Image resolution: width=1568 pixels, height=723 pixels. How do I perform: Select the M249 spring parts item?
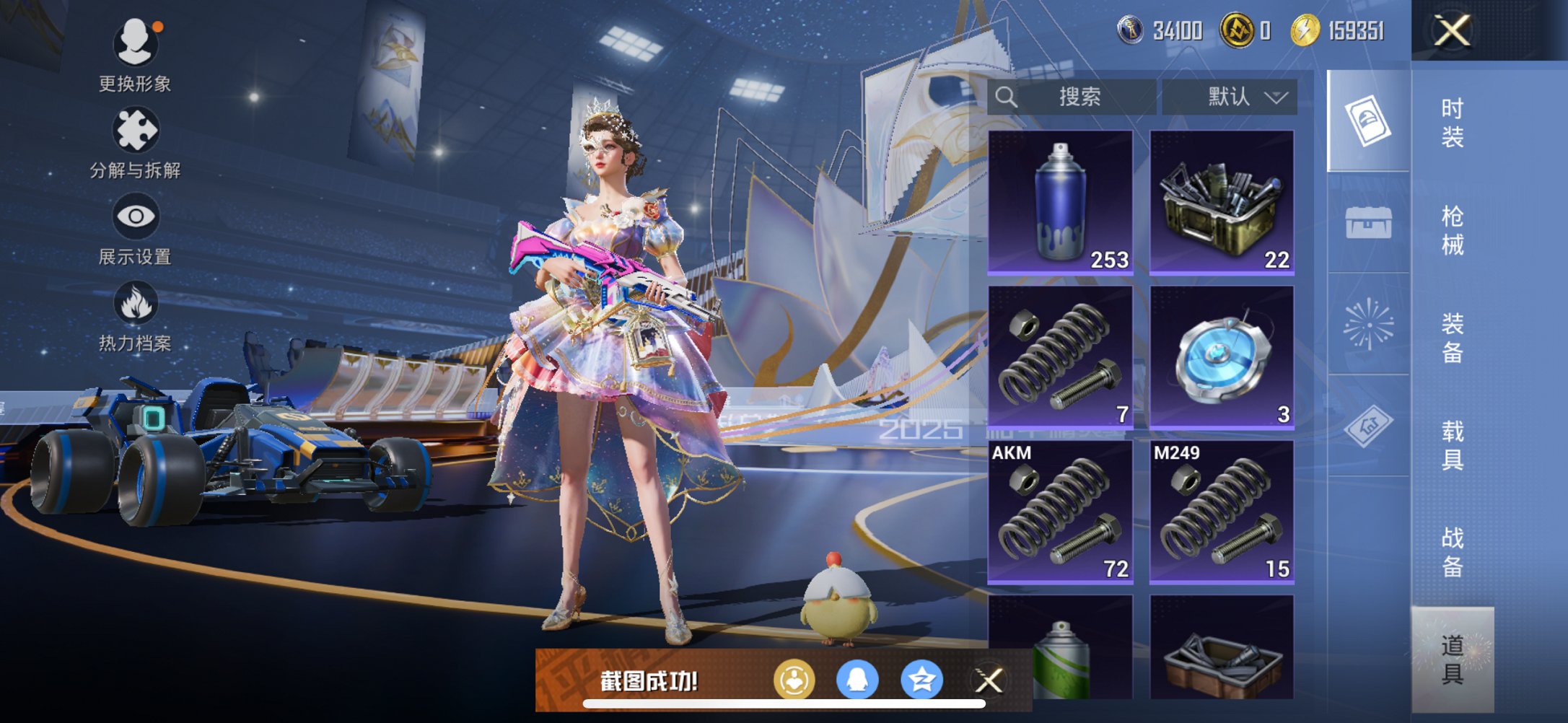point(1222,512)
